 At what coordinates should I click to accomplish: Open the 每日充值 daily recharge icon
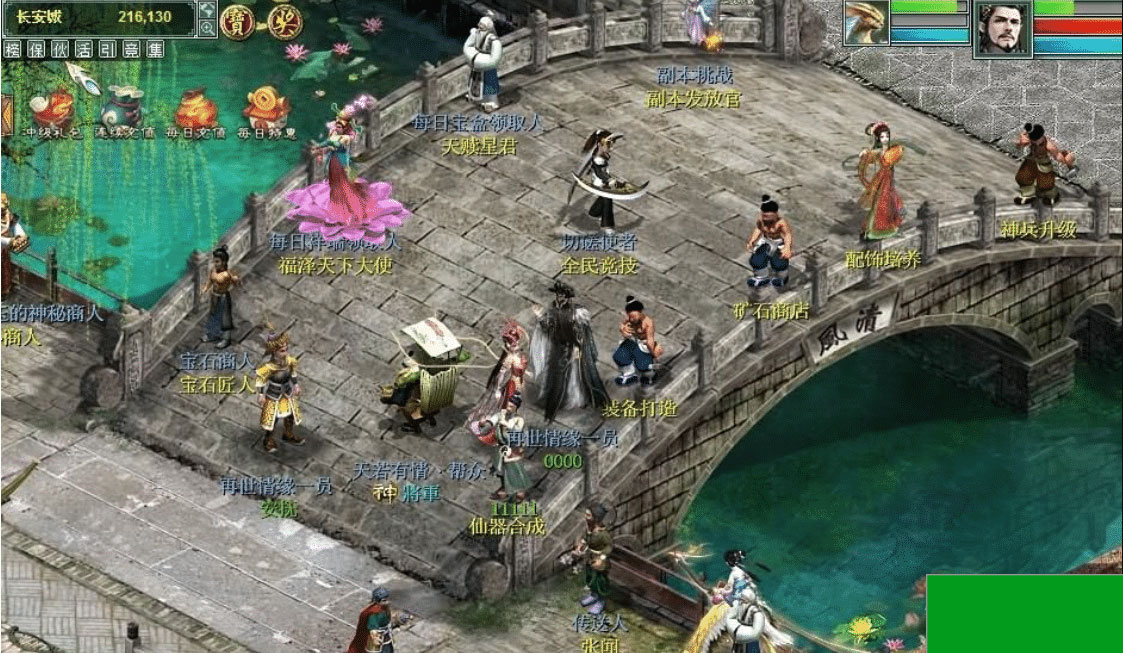pyautogui.click(x=196, y=110)
